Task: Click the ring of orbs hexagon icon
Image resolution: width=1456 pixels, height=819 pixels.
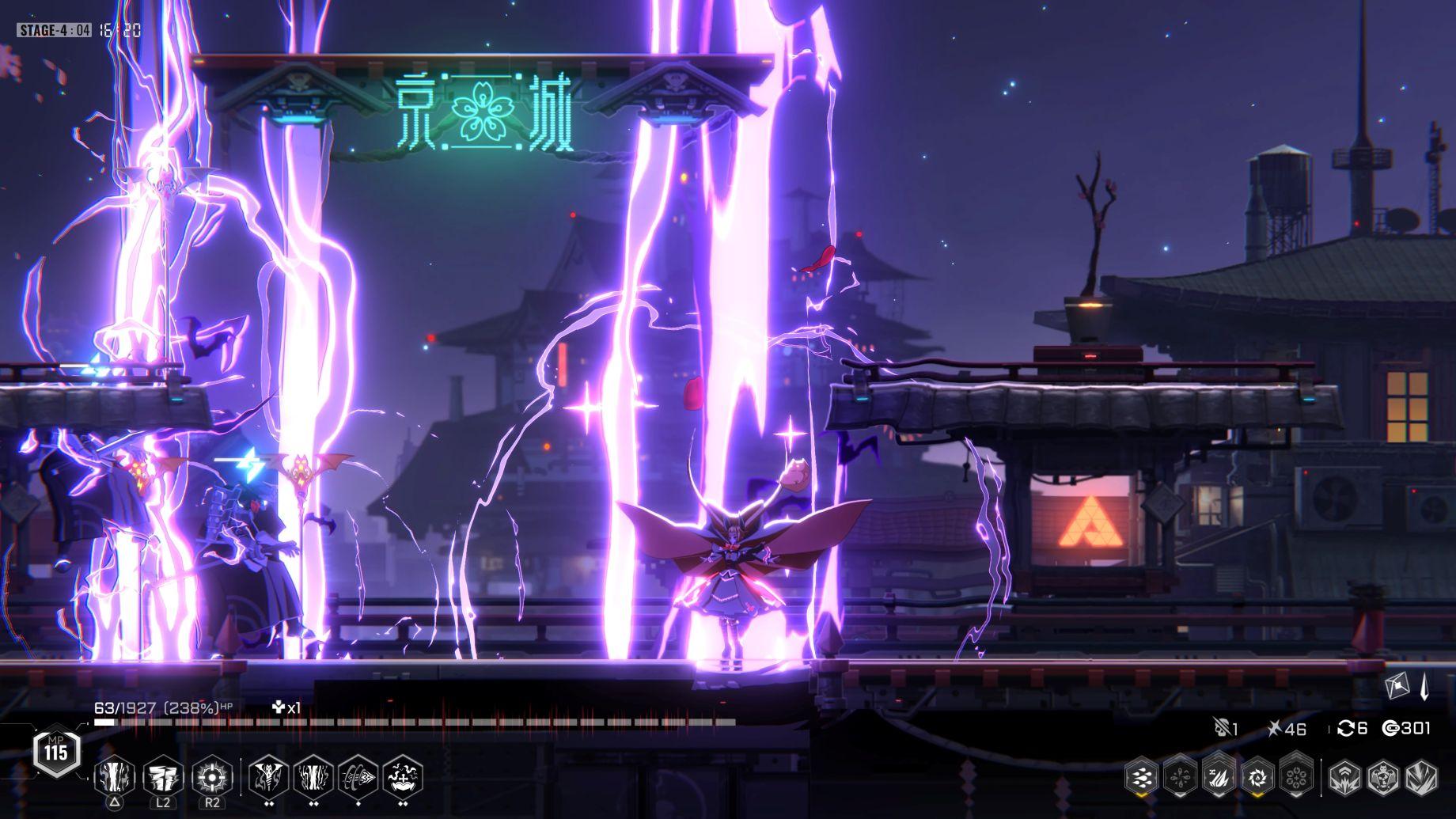Action: click(1296, 778)
